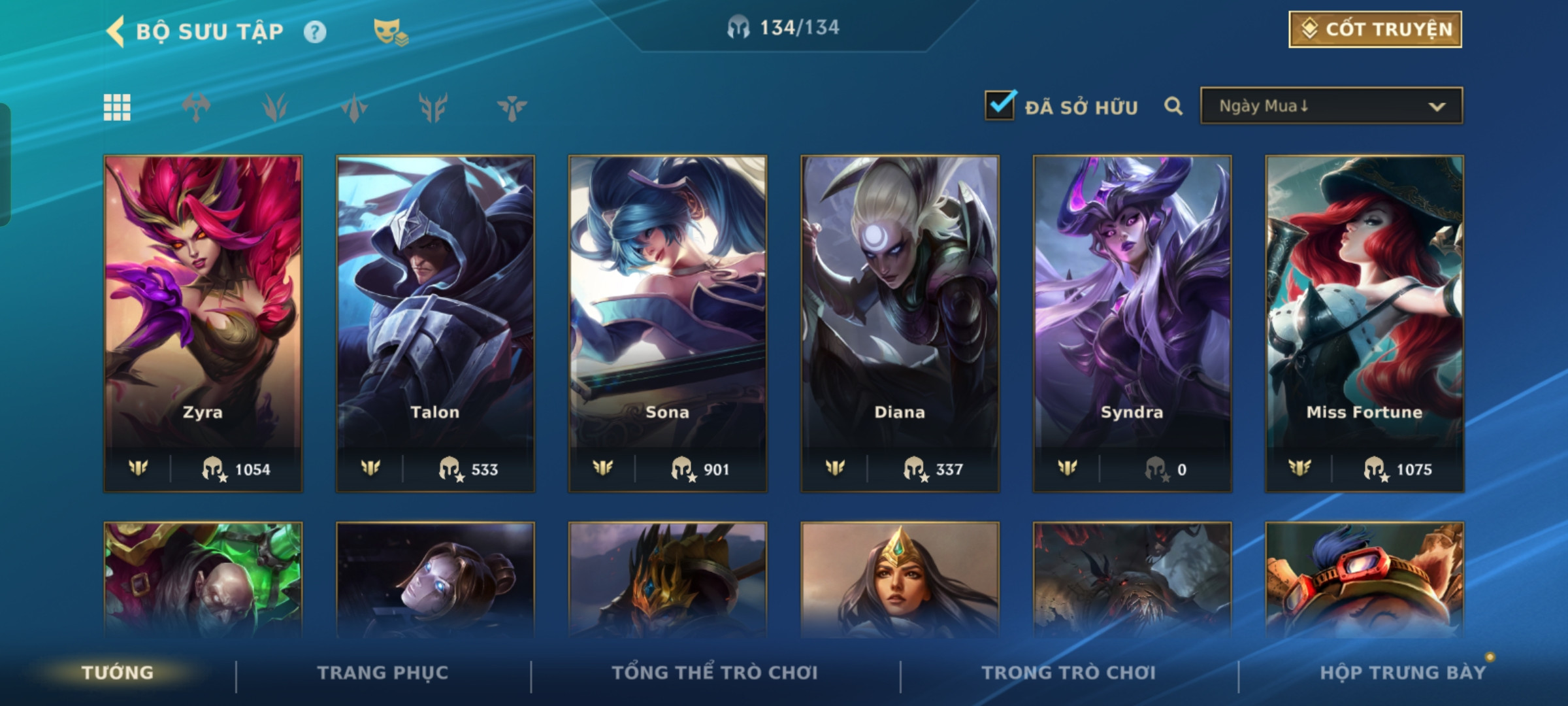Click the golden mask and coins icon

click(390, 32)
